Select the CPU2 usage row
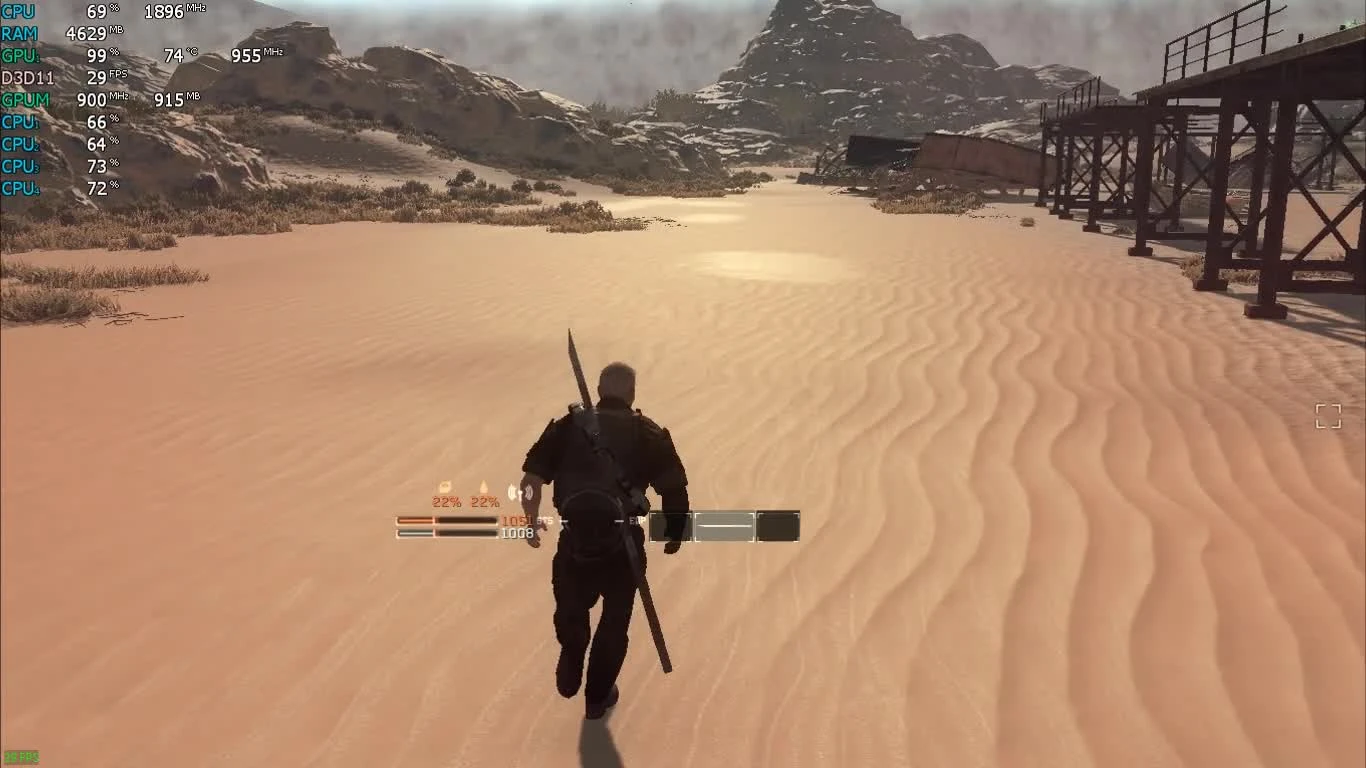Image resolution: width=1366 pixels, height=768 pixels. 19,144
